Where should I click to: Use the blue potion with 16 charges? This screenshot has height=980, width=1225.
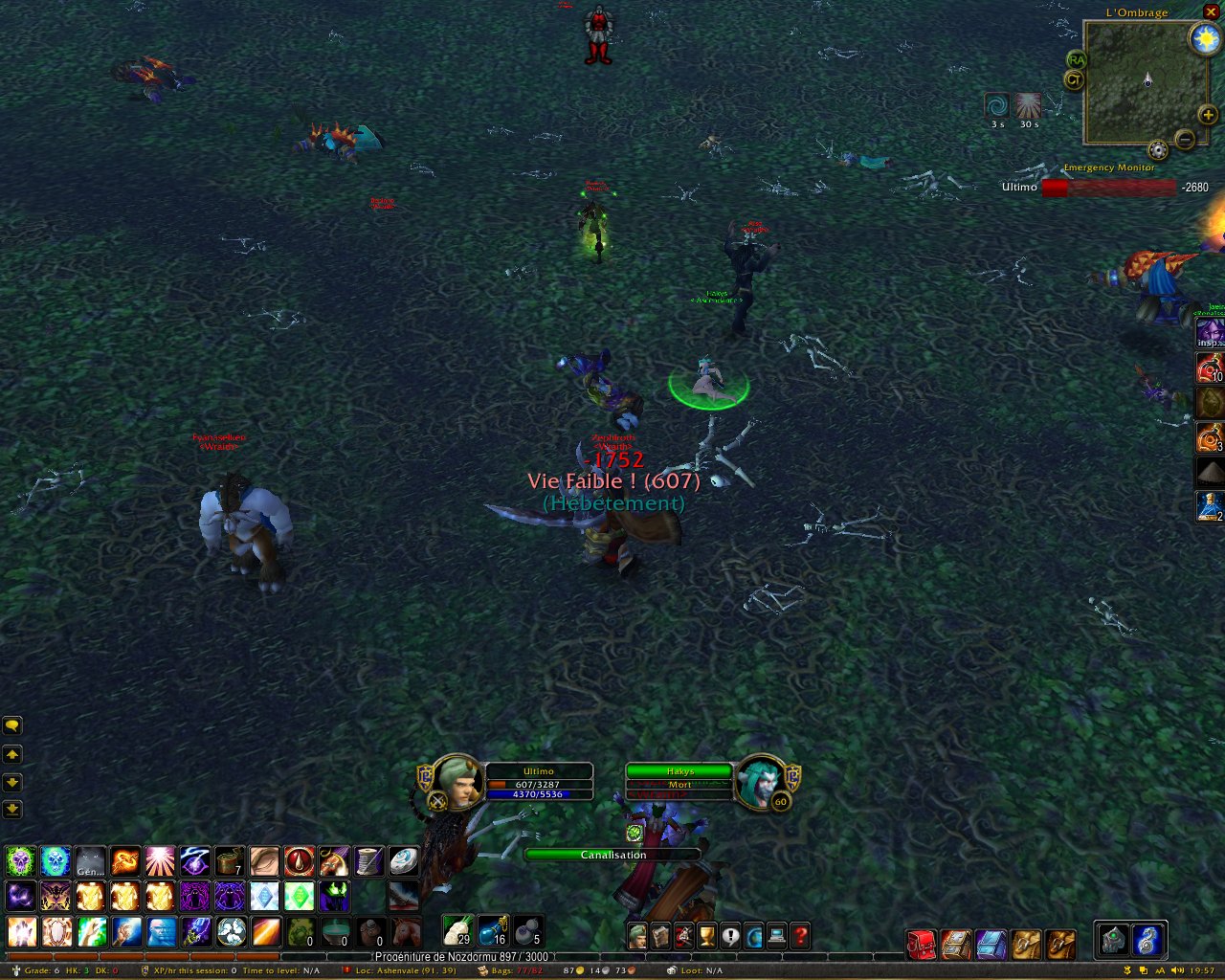pos(493,930)
